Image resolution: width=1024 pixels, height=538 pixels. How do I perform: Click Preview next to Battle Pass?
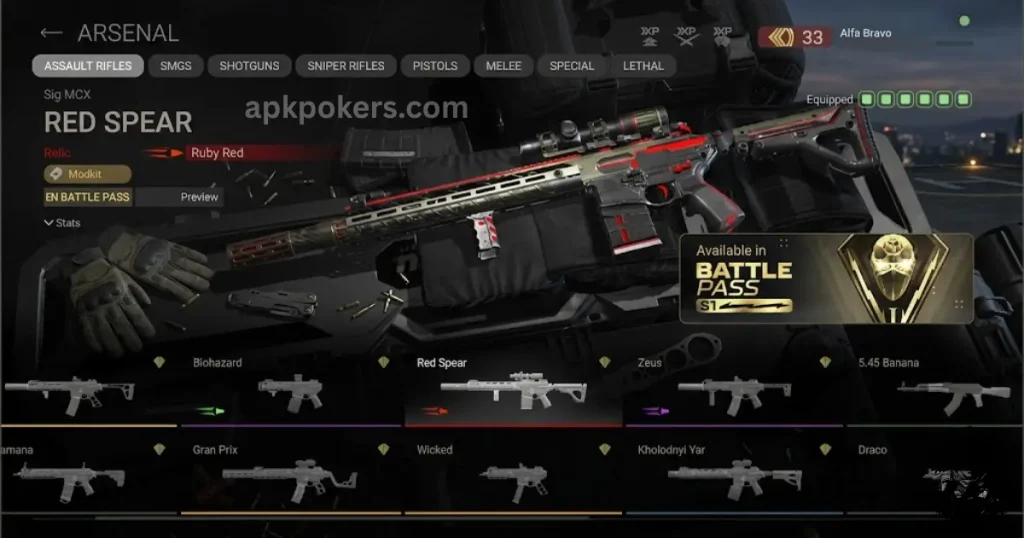click(199, 197)
